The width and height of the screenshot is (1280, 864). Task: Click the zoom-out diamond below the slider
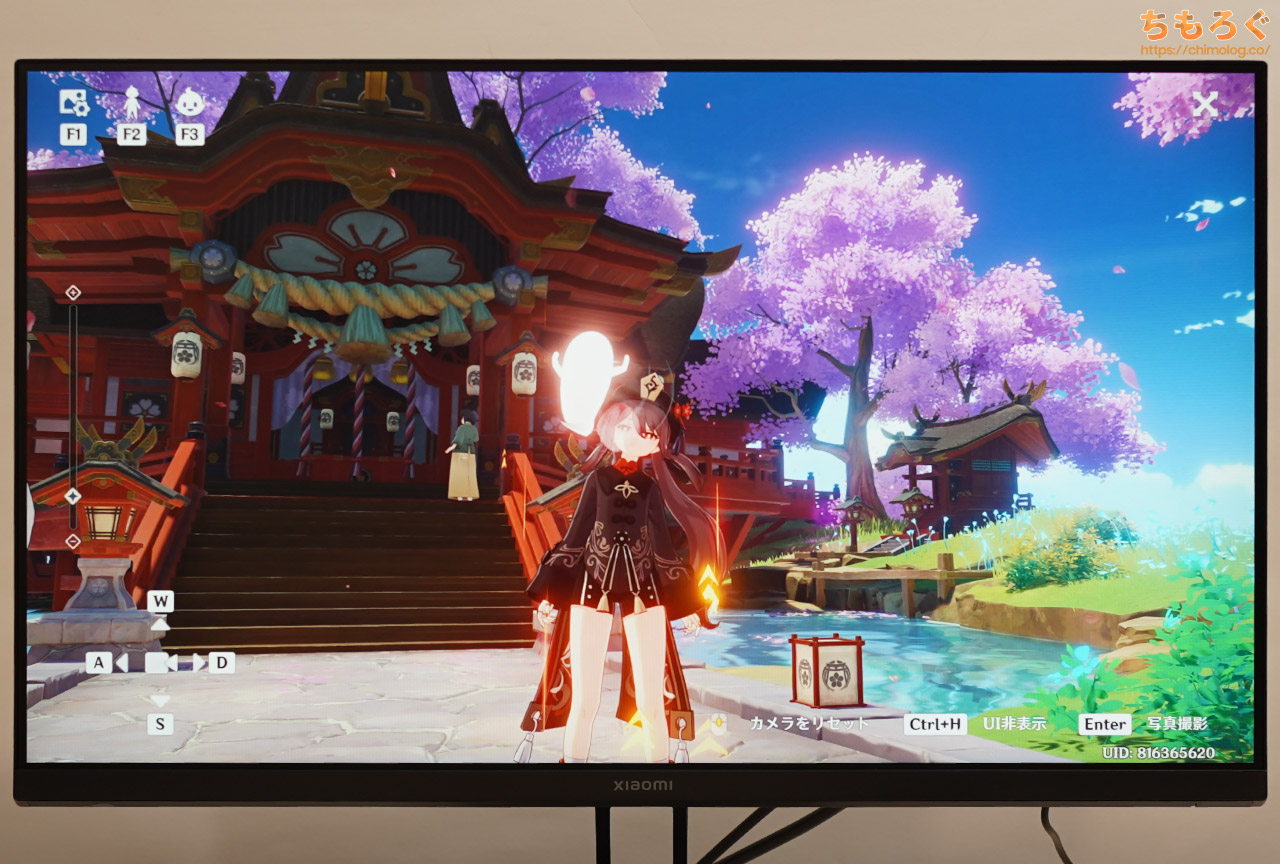pyautogui.click(x=70, y=540)
